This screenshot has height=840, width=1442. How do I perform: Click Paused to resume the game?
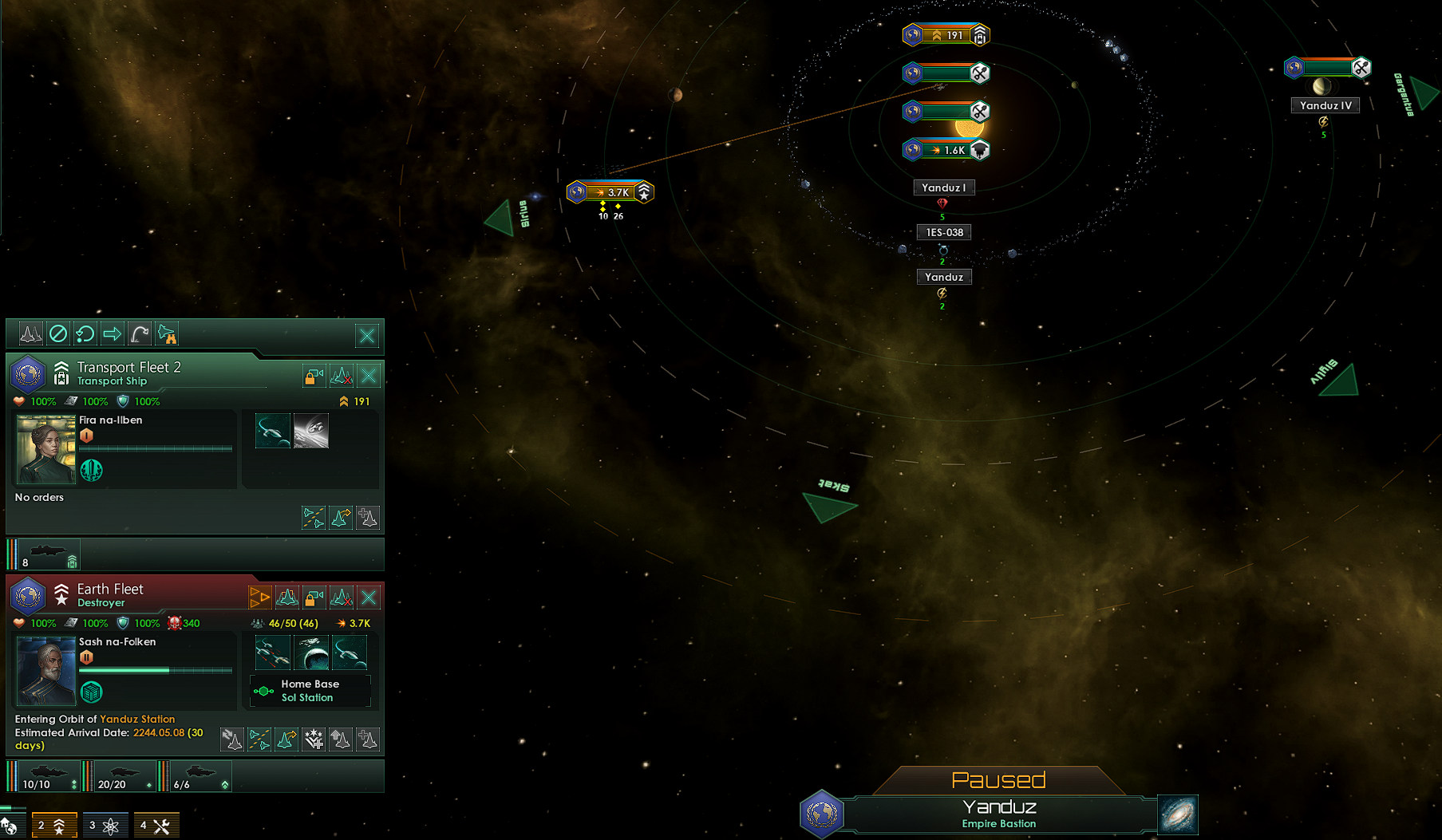coord(1000,780)
